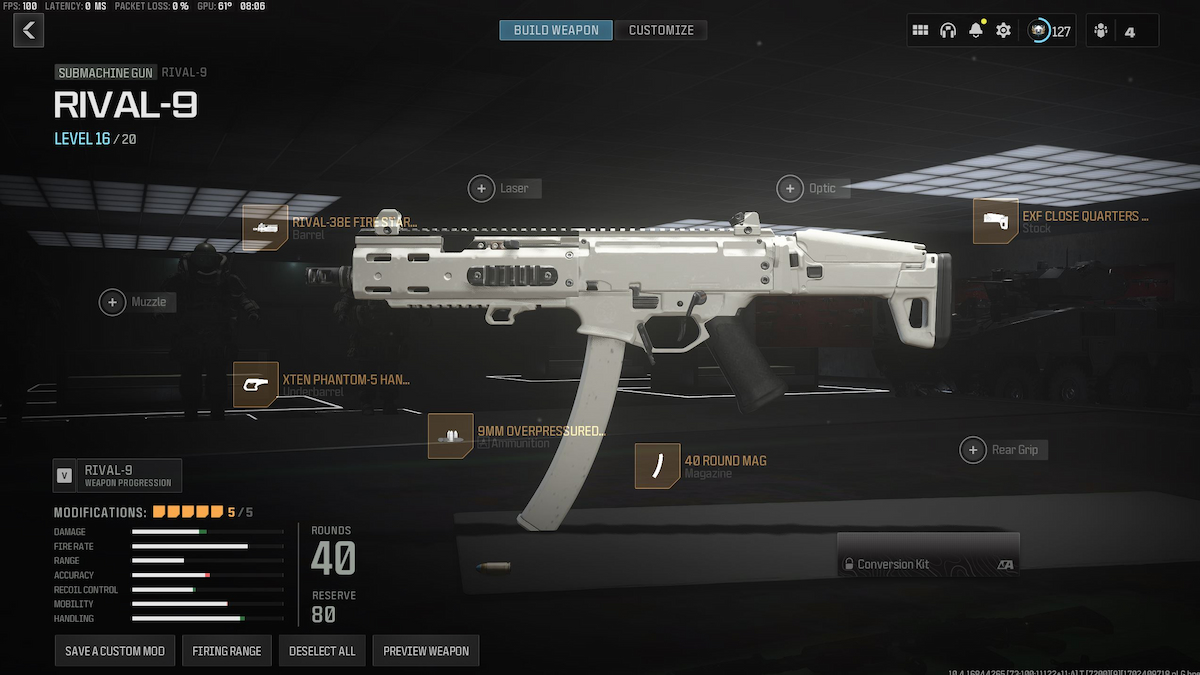Go back using the arrow button
1200x675 pixels.
pyautogui.click(x=28, y=30)
